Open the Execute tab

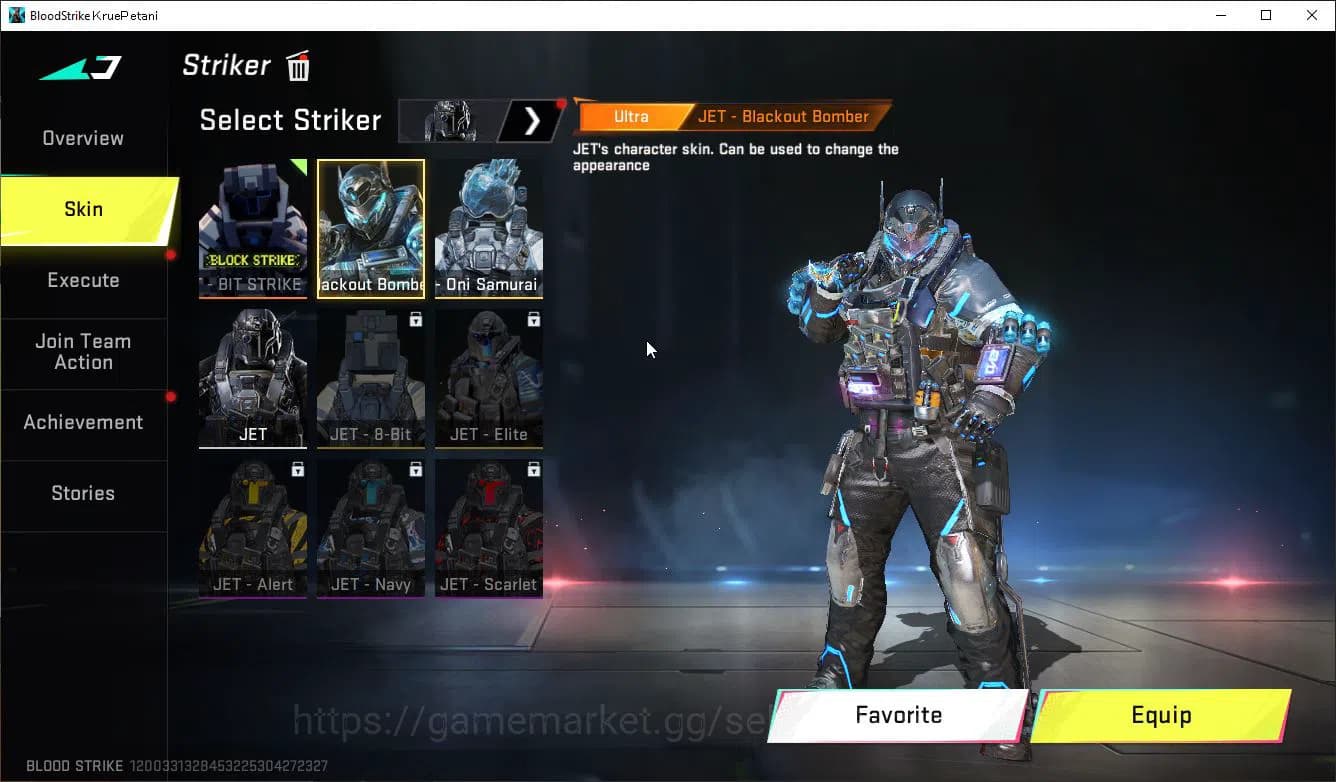pos(82,280)
